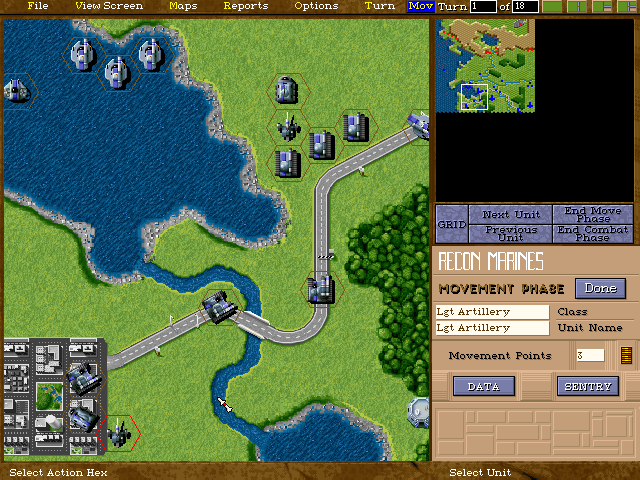Click the highlighted Mov phase indicator
640x480 pixels.
pos(421,6)
